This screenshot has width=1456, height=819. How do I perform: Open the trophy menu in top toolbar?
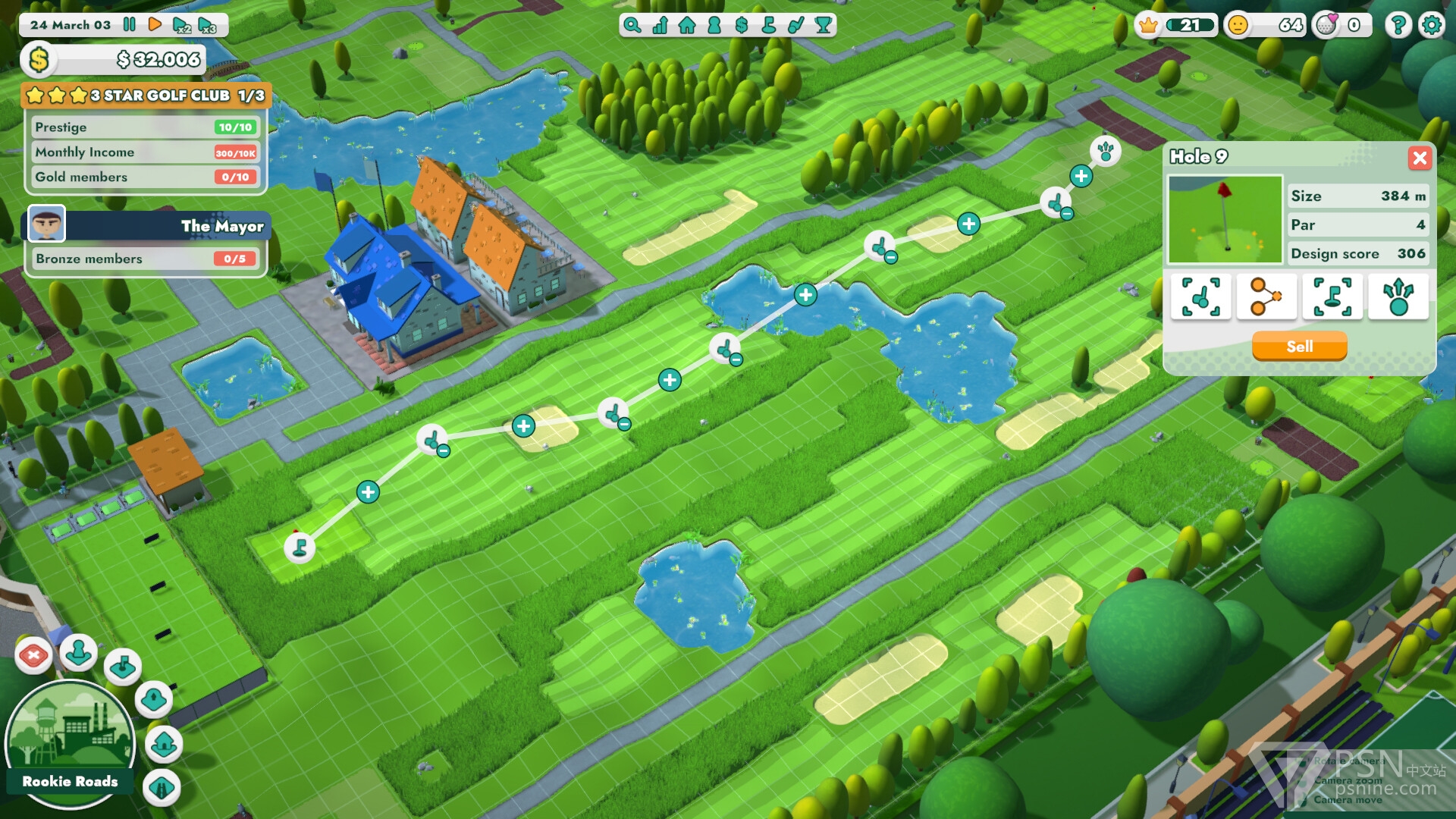[824, 25]
